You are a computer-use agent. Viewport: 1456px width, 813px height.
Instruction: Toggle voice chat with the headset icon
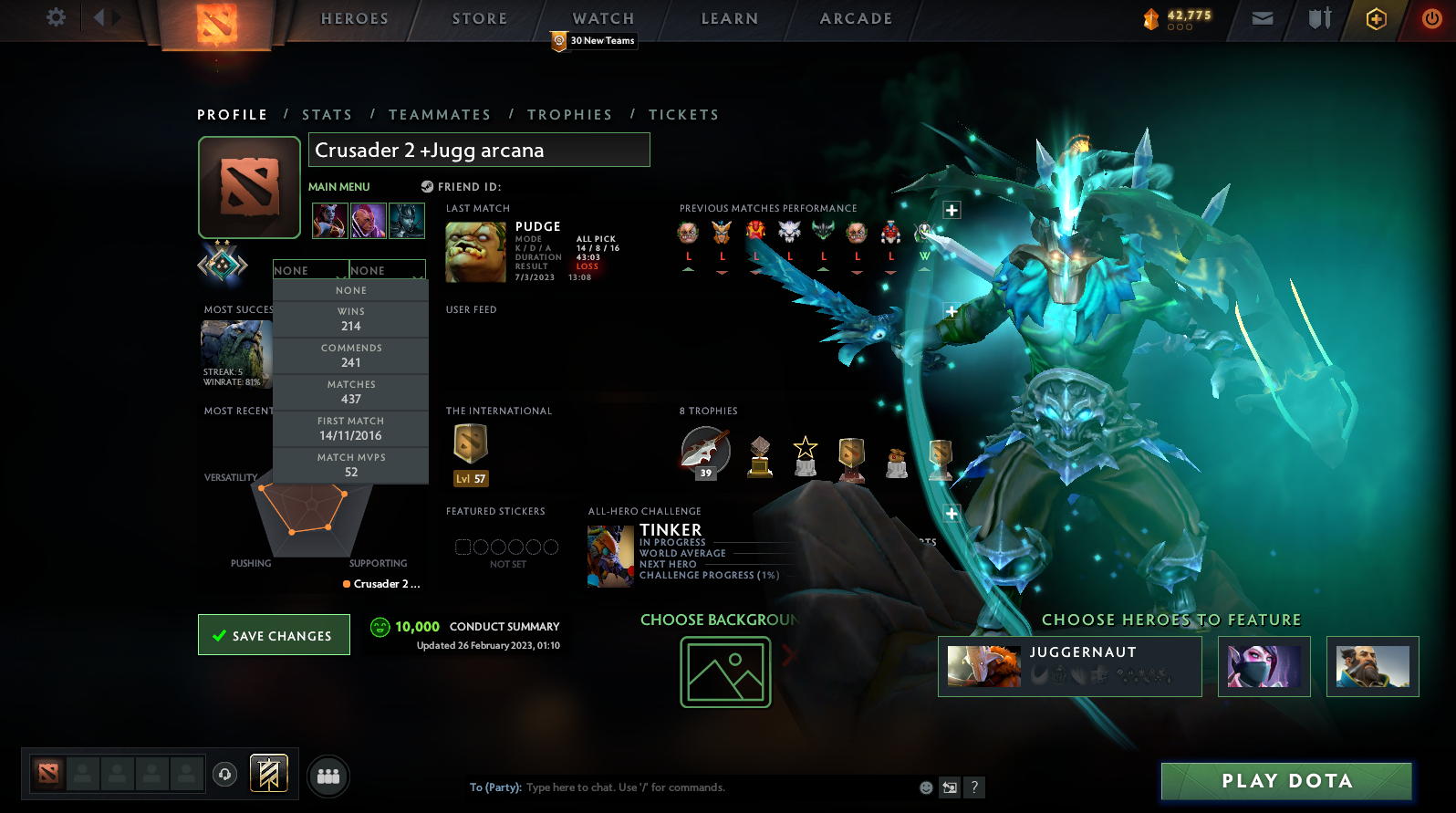pyautogui.click(x=224, y=775)
